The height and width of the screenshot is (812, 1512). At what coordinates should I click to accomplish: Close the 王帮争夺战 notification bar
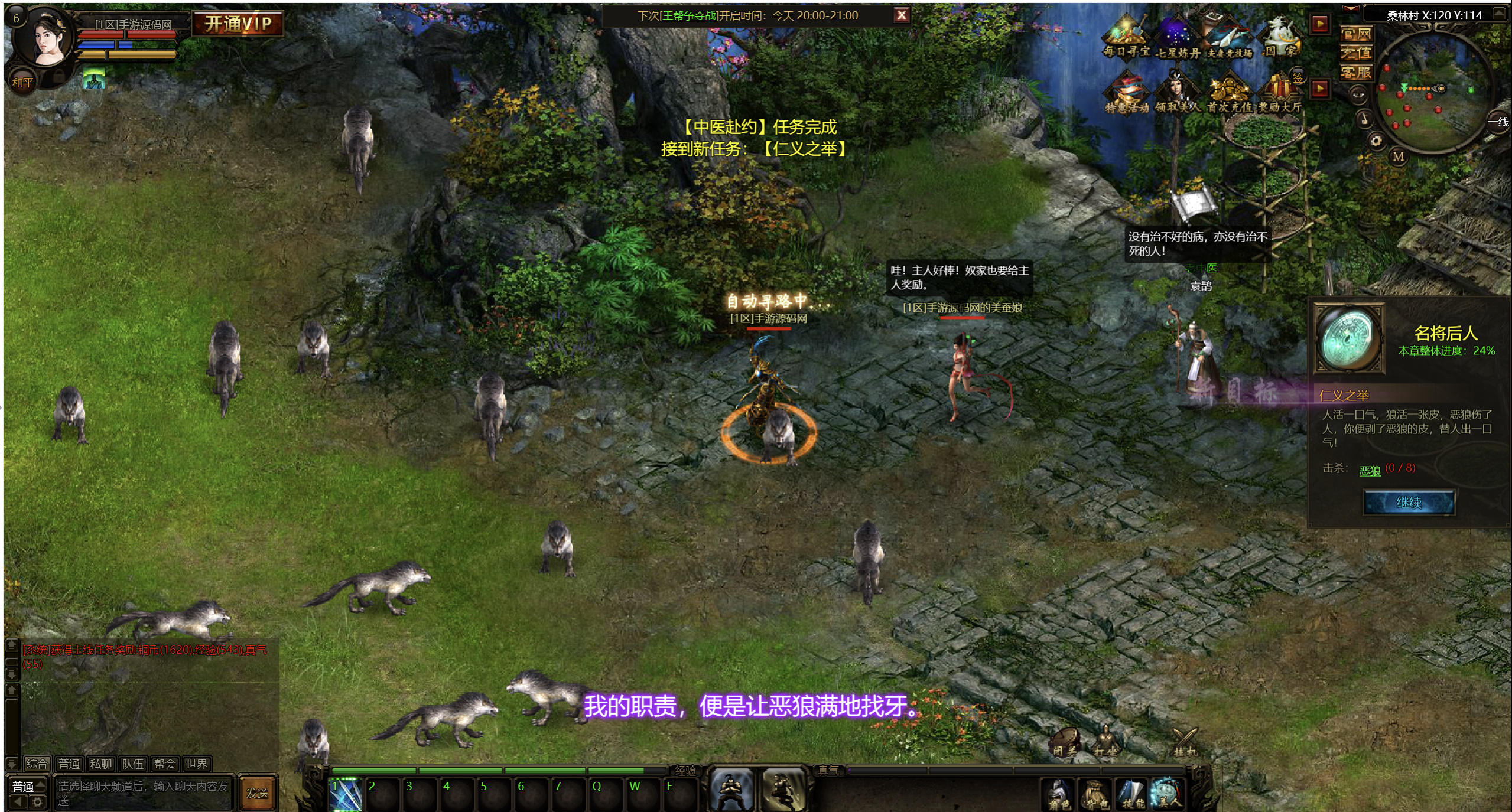click(x=901, y=15)
